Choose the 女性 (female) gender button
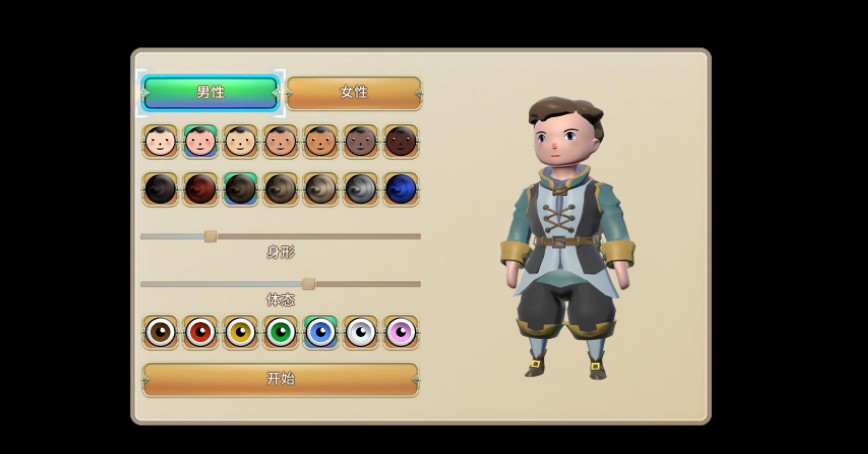 (354, 93)
